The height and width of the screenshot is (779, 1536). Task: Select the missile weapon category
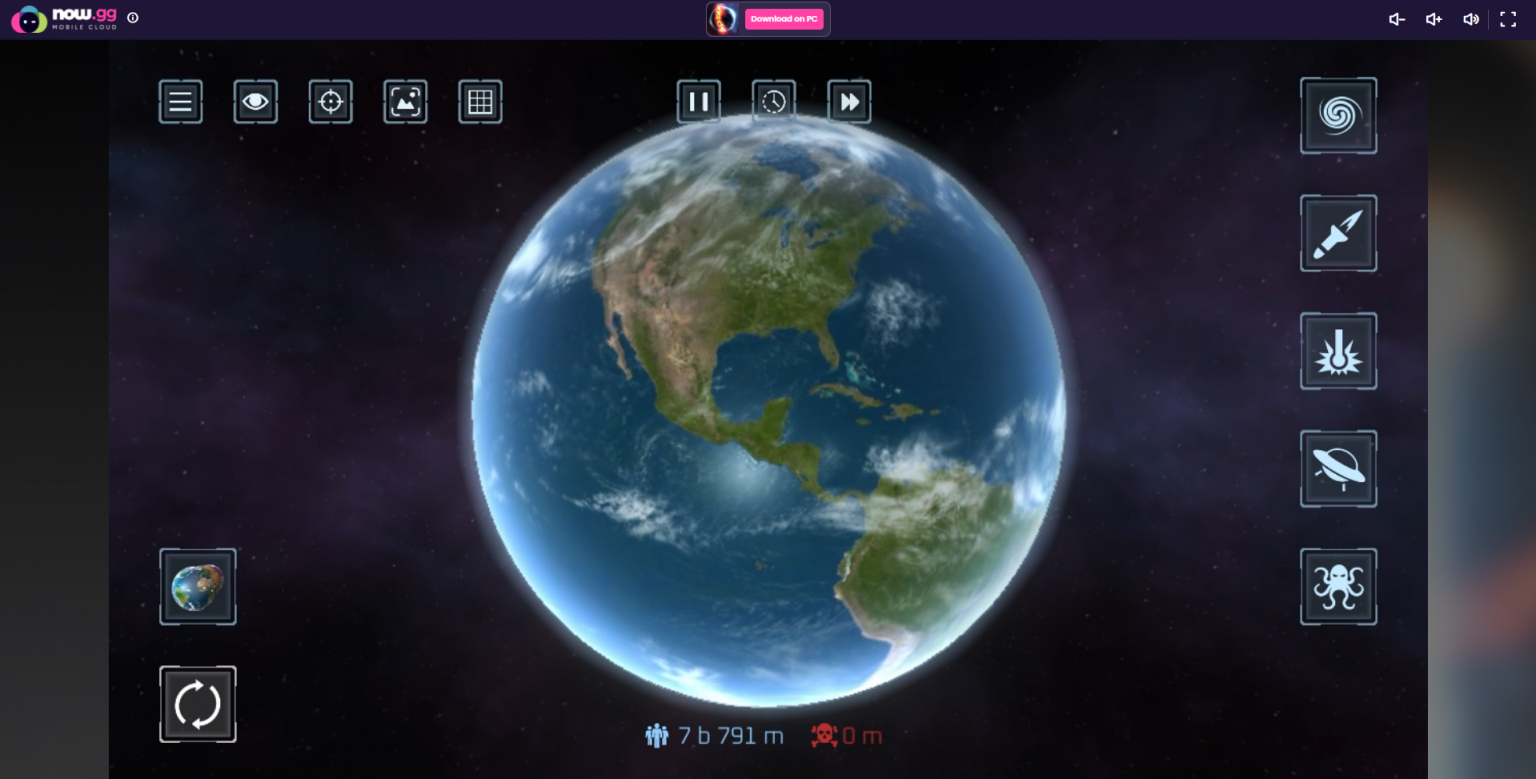[x=1338, y=233]
